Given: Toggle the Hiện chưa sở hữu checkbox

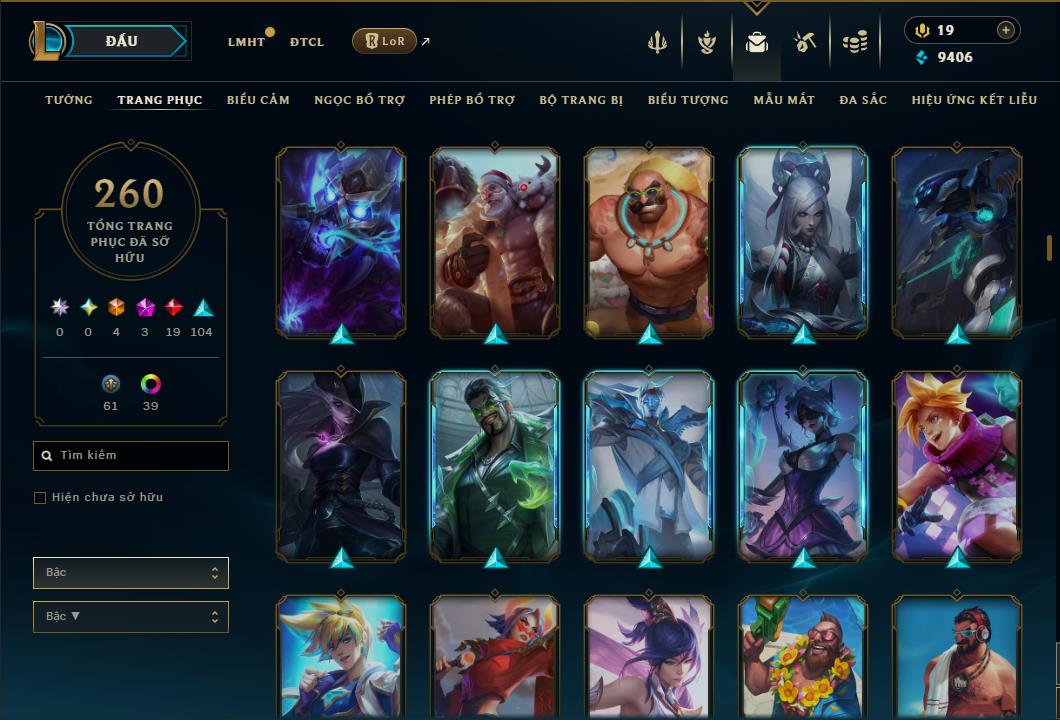Looking at the screenshot, I should (x=40, y=498).
